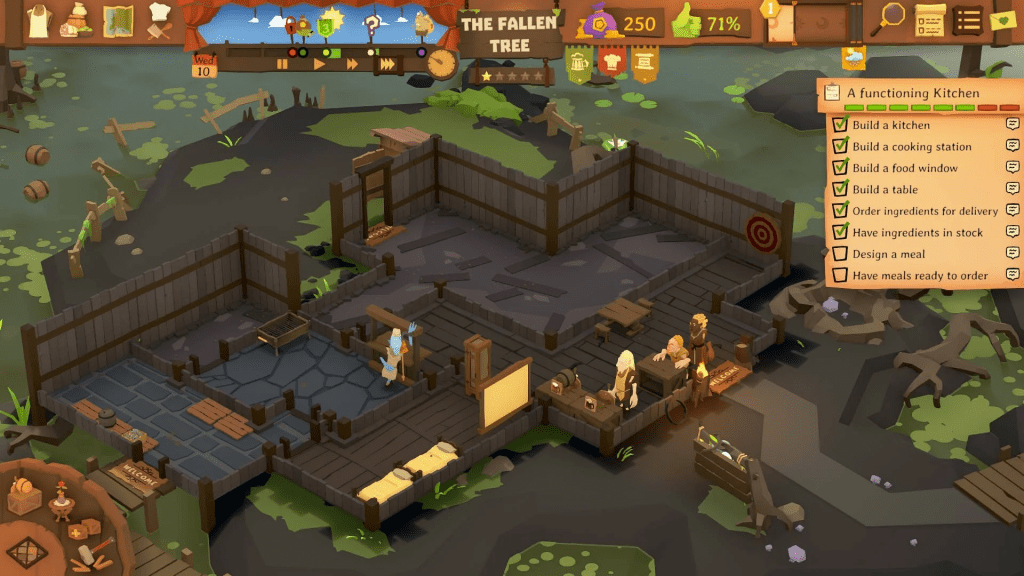Set time to triple fast-forward speed

tap(387, 63)
